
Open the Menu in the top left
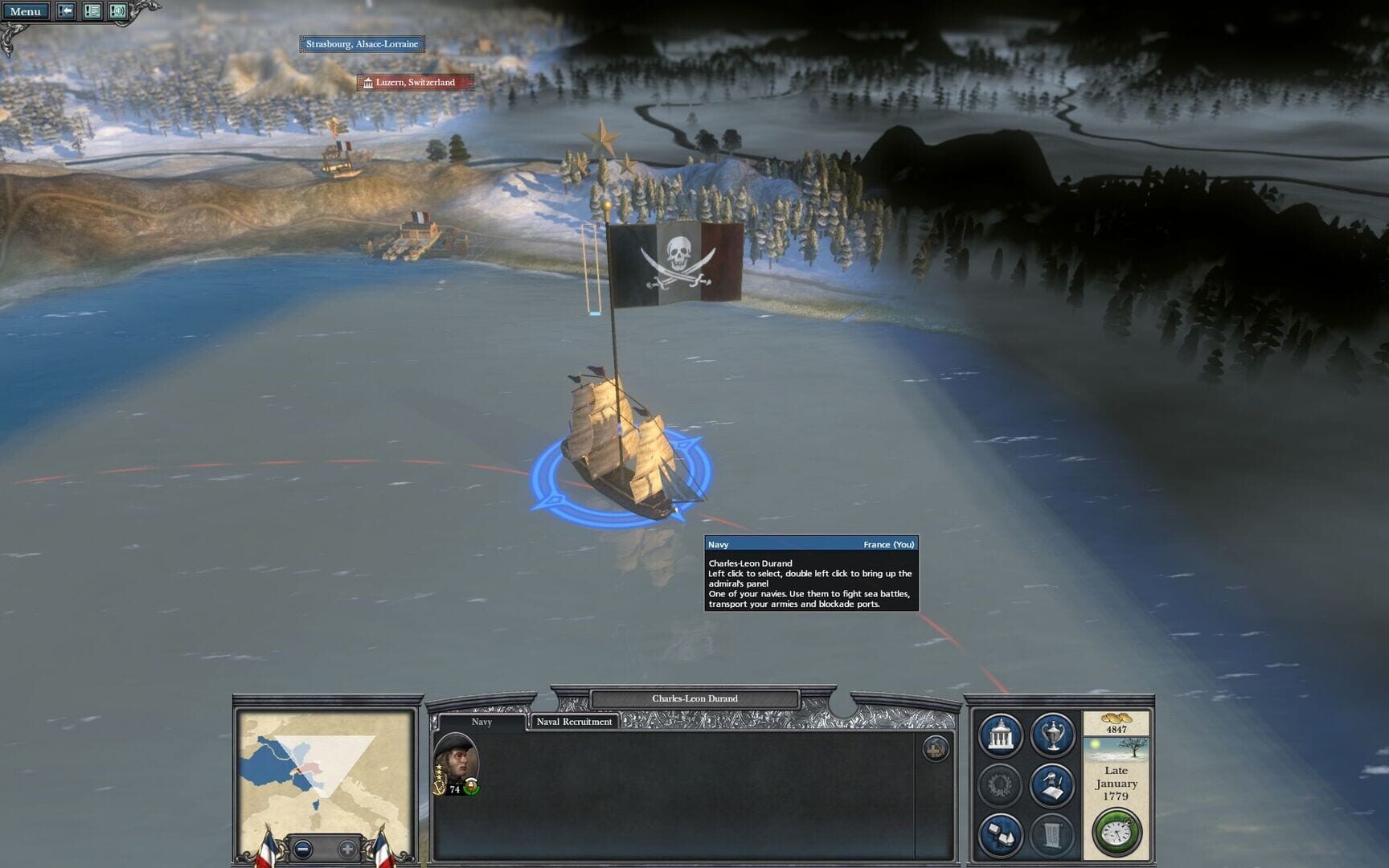27,11
